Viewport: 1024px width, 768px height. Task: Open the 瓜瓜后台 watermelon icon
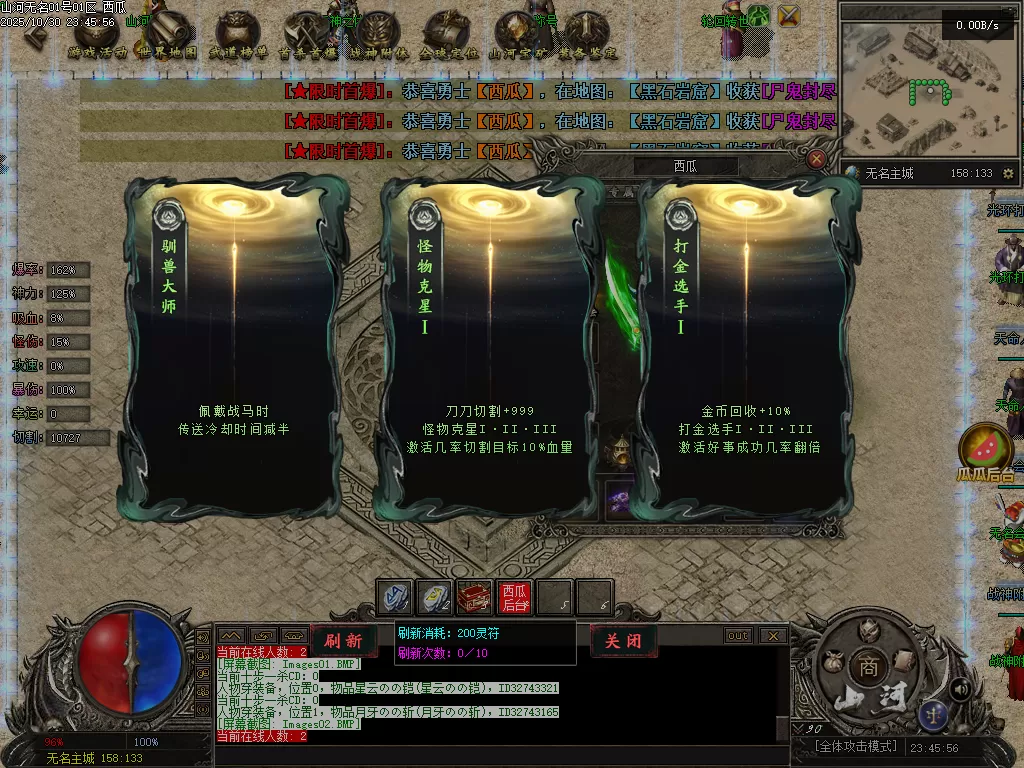click(986, 448)
